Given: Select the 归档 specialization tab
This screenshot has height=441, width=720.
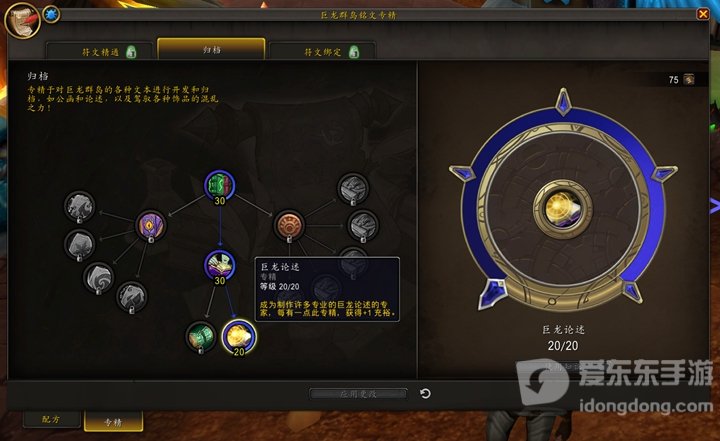Looking at the screenshot, I should [x=211, y=49].
